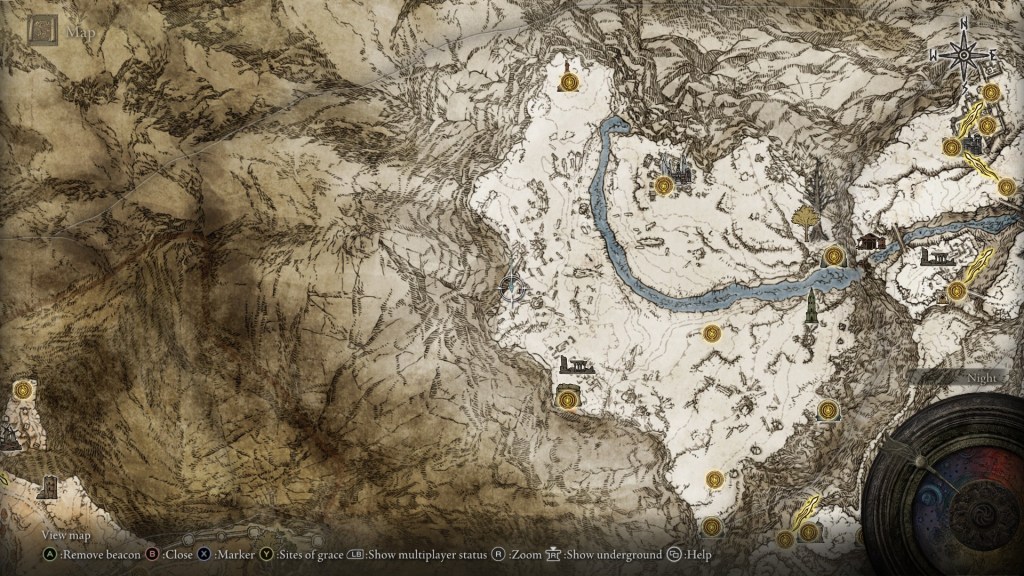The image size is (1024, 576).
Task: Select the ruined tower icon in the southwest
Action: 46,487
